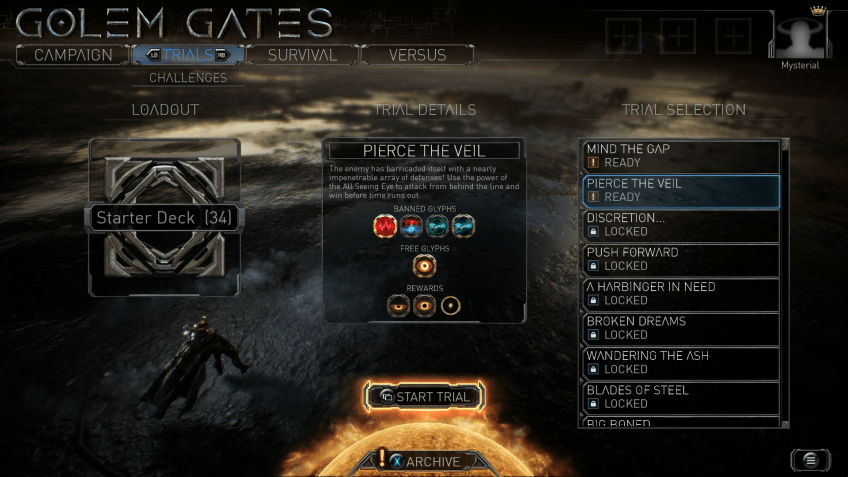Go to the Versus tab
This screenshot has width=848, height=477.
point(417,55)
